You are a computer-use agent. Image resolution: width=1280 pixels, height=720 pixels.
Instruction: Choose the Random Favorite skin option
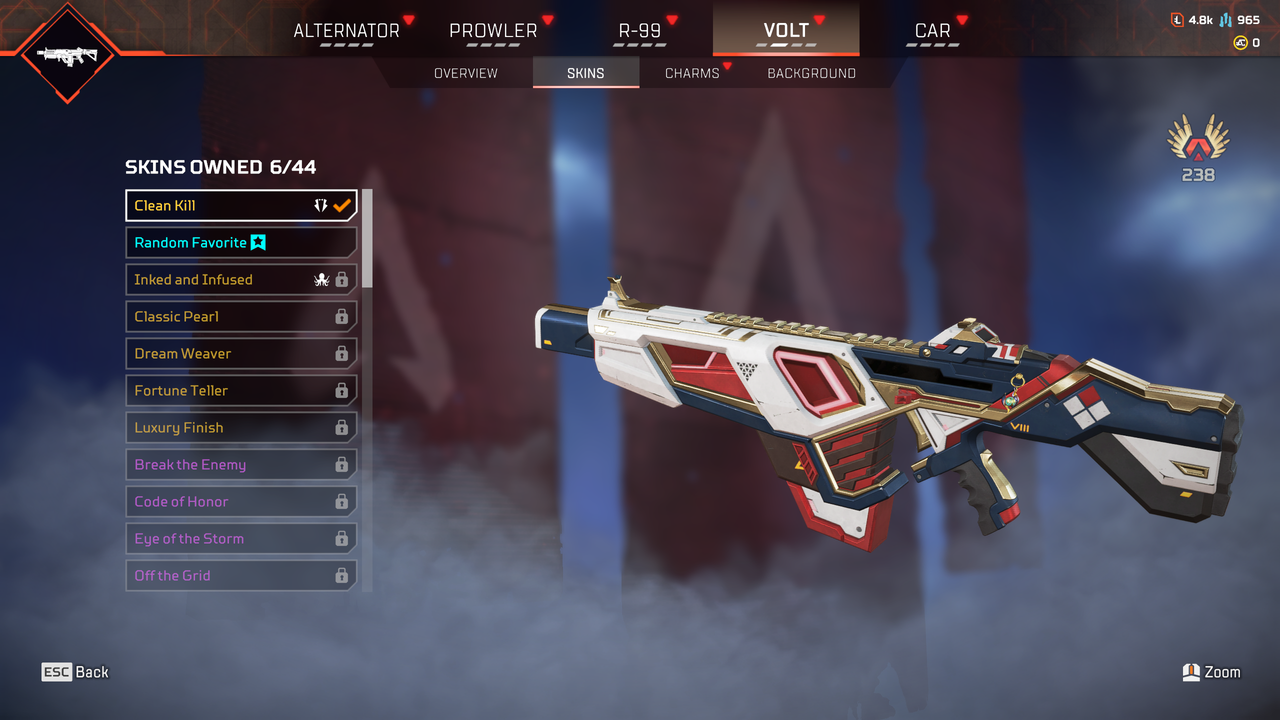pyautogui.click(x=240, y=242)
